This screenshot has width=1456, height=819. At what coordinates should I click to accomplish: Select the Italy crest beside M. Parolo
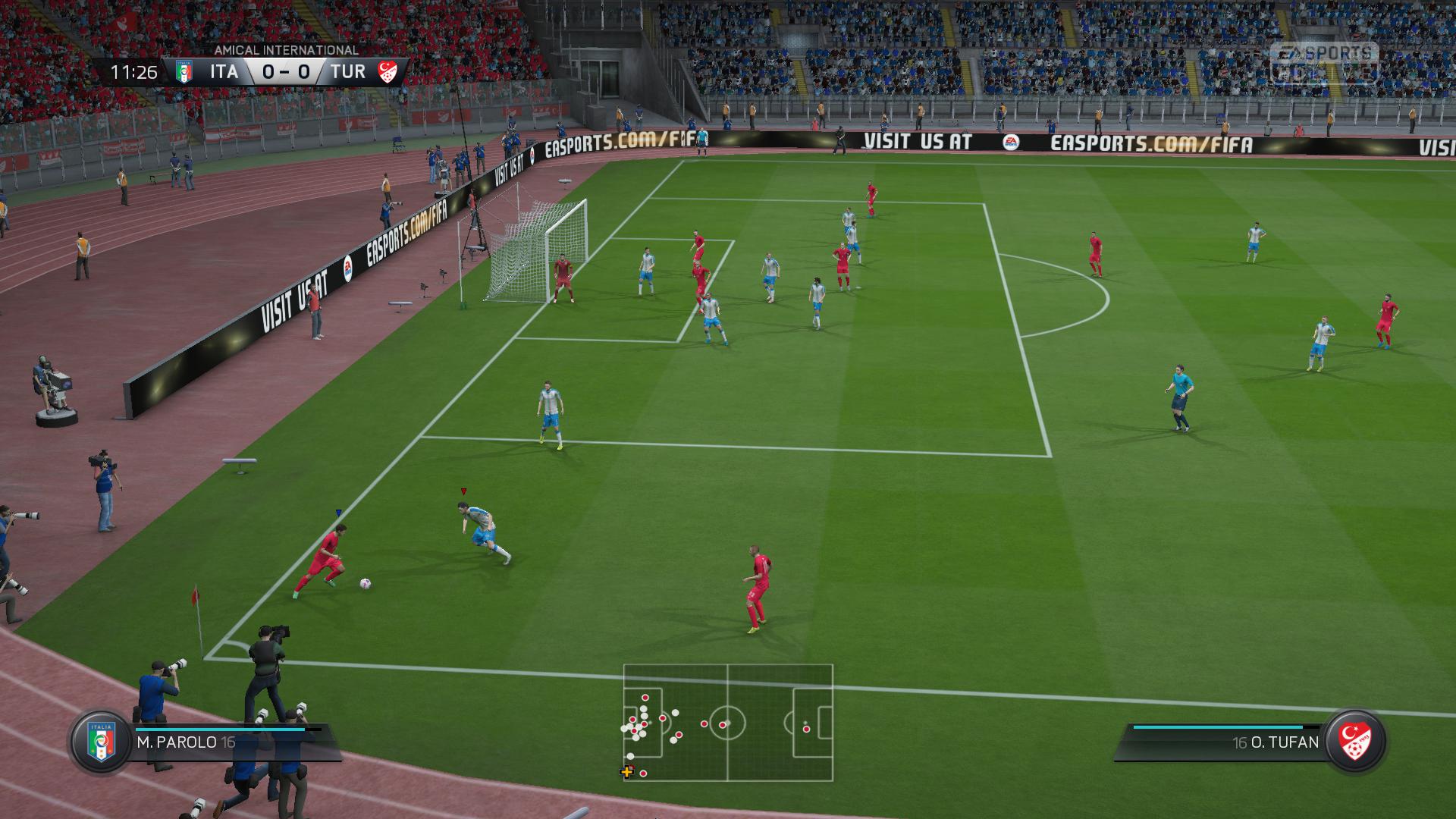[x=101, y=742]
